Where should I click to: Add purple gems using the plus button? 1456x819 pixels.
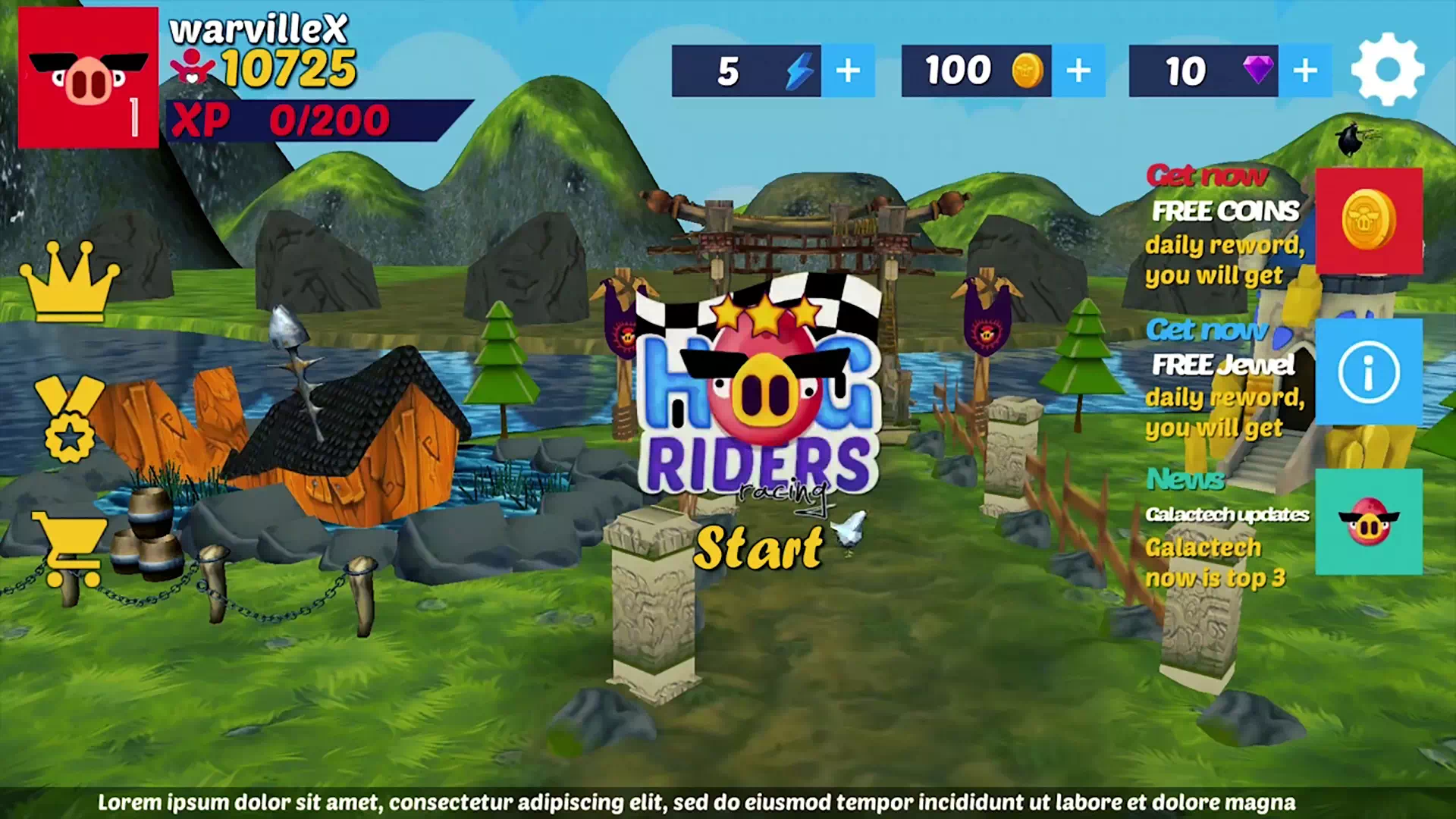point(1304,71)
